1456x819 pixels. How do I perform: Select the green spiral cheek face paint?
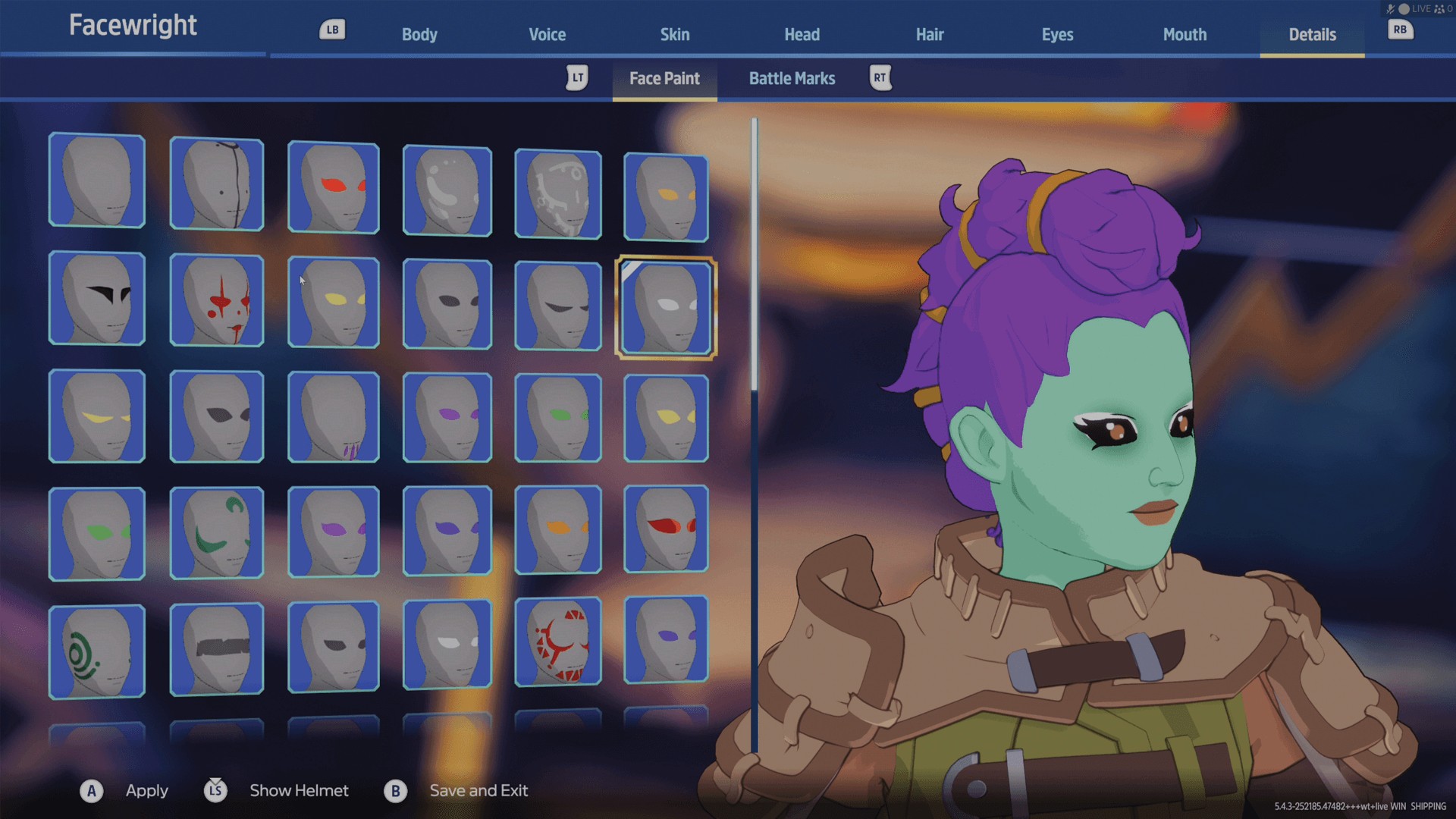(97, 652)
